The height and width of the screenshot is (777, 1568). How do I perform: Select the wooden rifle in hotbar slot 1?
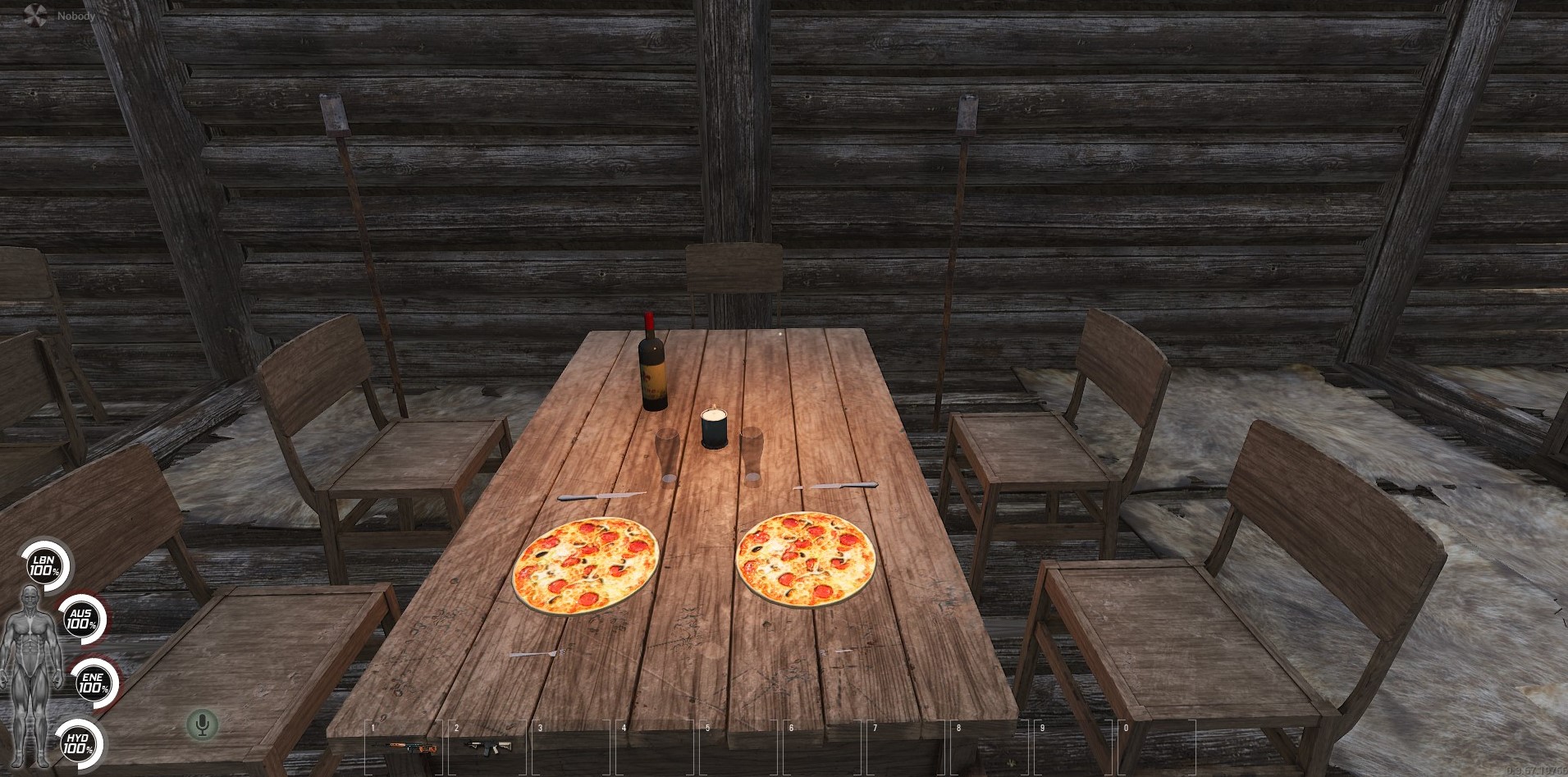406,745
